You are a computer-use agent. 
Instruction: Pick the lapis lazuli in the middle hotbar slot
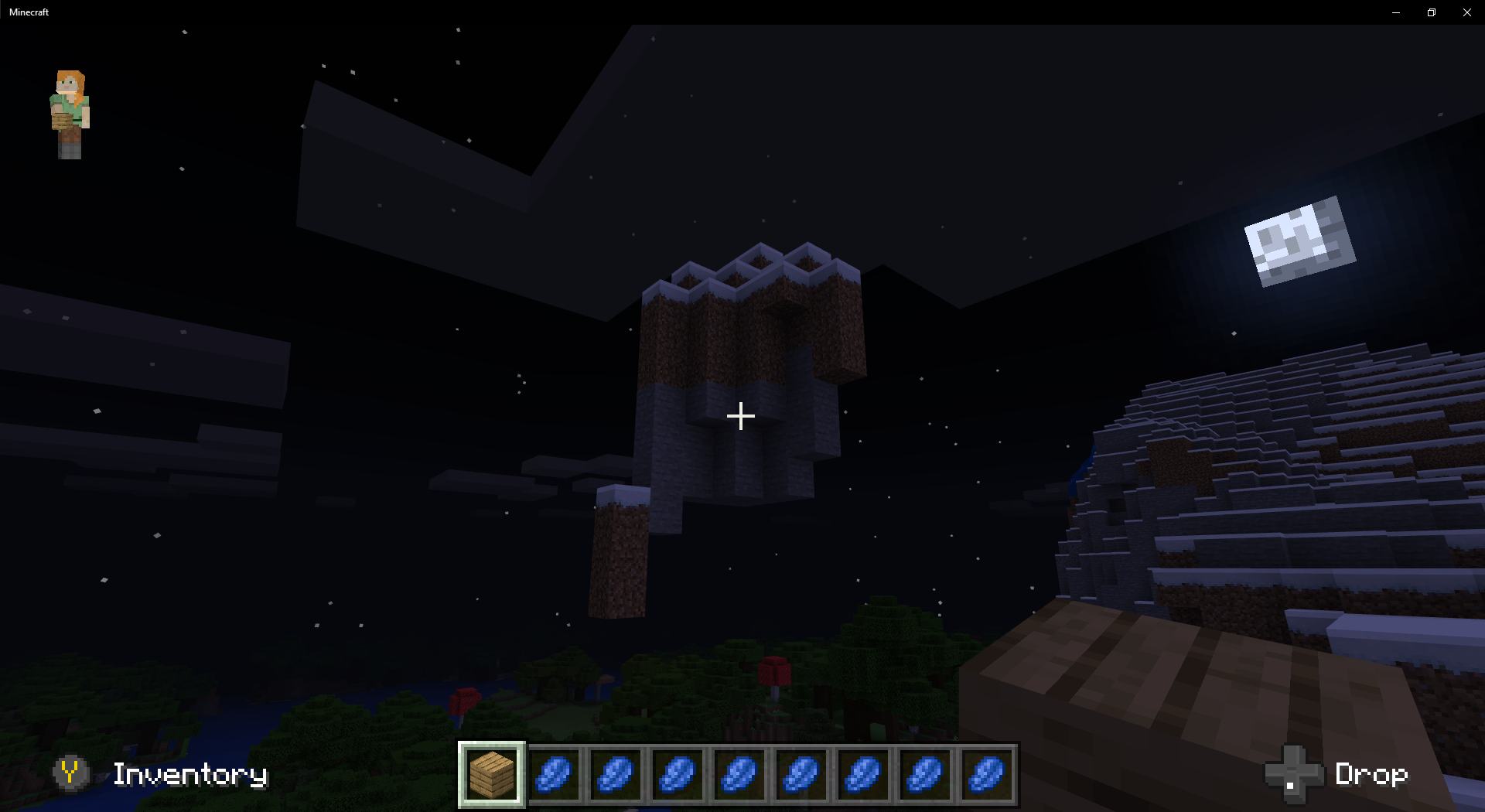740,776
